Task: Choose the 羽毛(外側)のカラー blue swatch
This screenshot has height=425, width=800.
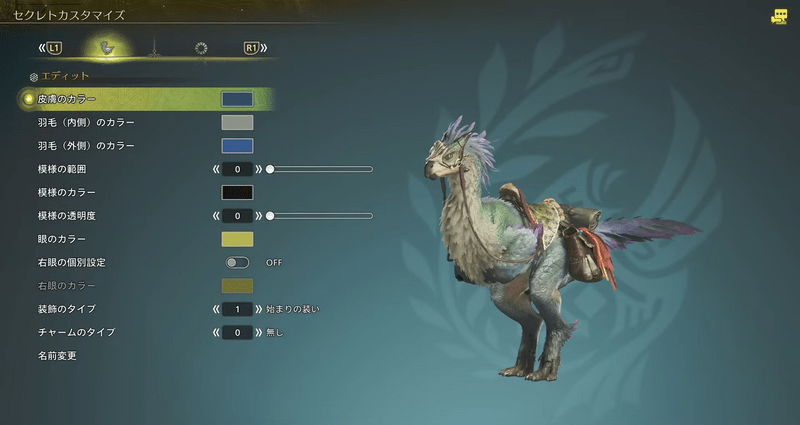Action: click(x=237, y=146)
